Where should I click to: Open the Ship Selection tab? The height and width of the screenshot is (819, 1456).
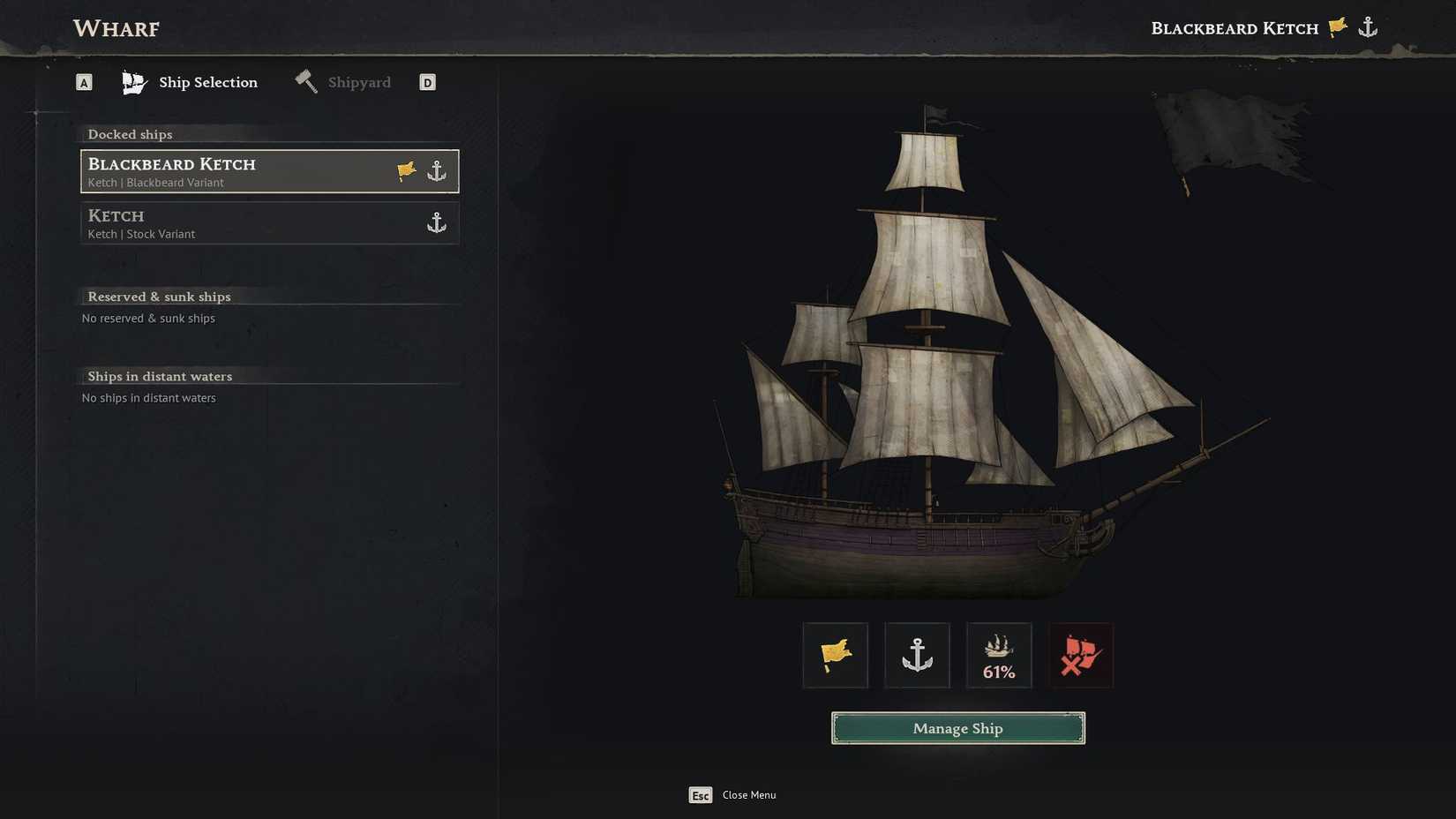tap(207, 81)
